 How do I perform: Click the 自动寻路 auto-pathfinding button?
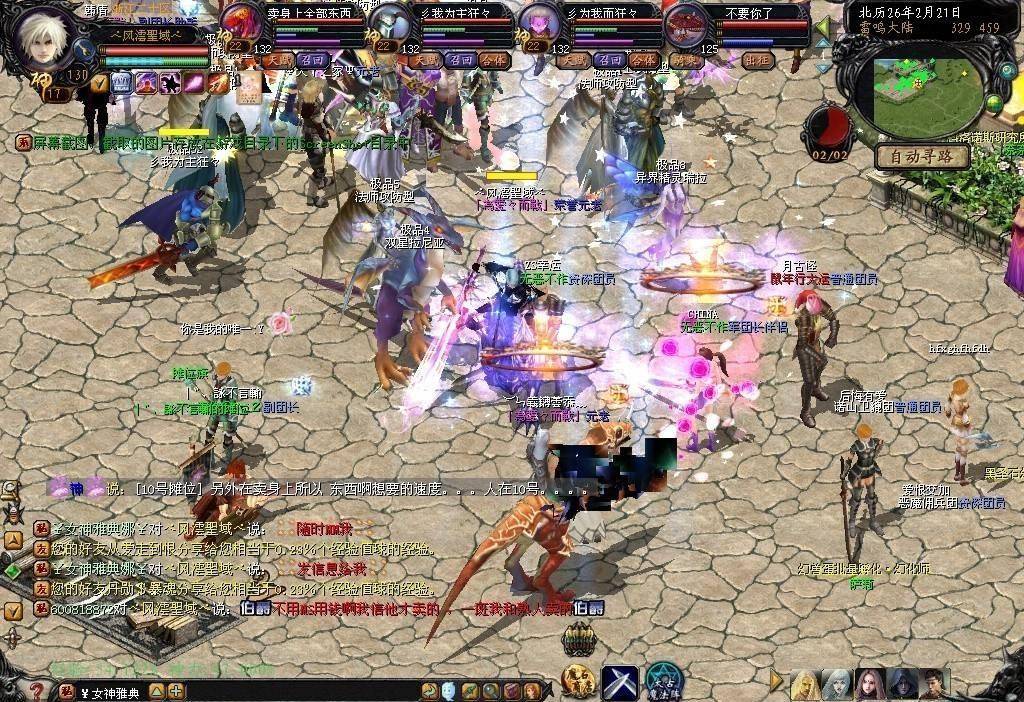[922, 157]
